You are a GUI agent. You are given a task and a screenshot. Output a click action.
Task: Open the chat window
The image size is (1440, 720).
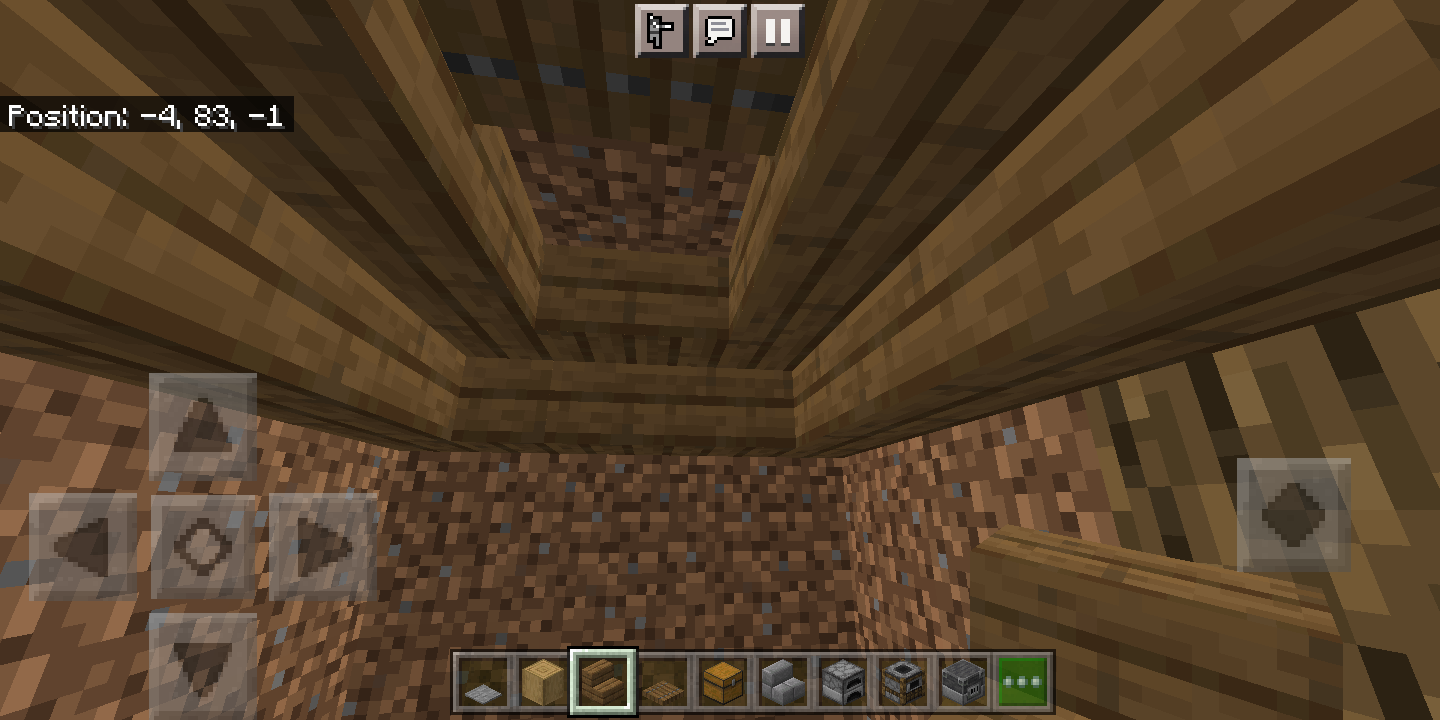719,31
